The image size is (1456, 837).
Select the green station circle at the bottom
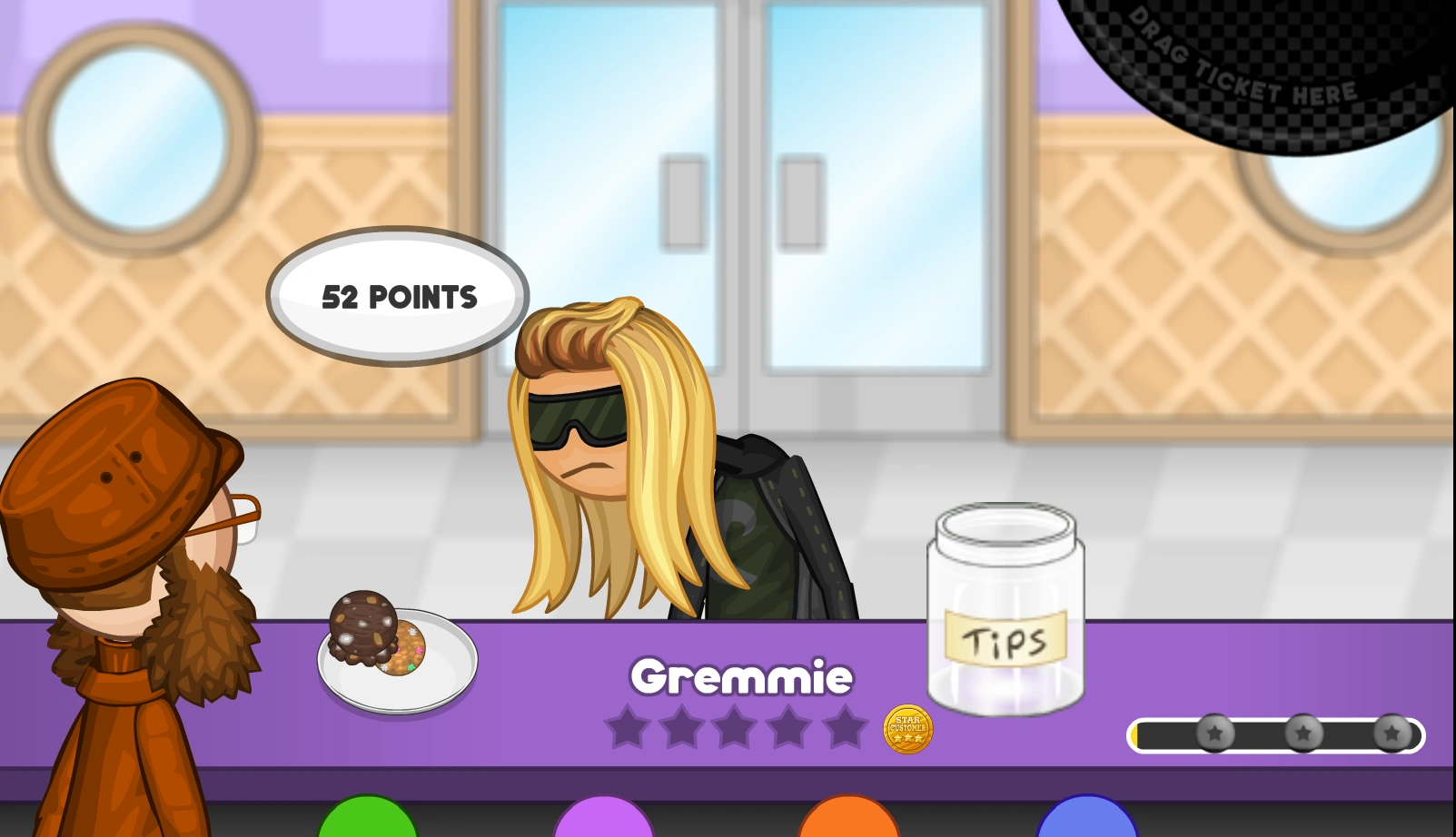[365, 826]
